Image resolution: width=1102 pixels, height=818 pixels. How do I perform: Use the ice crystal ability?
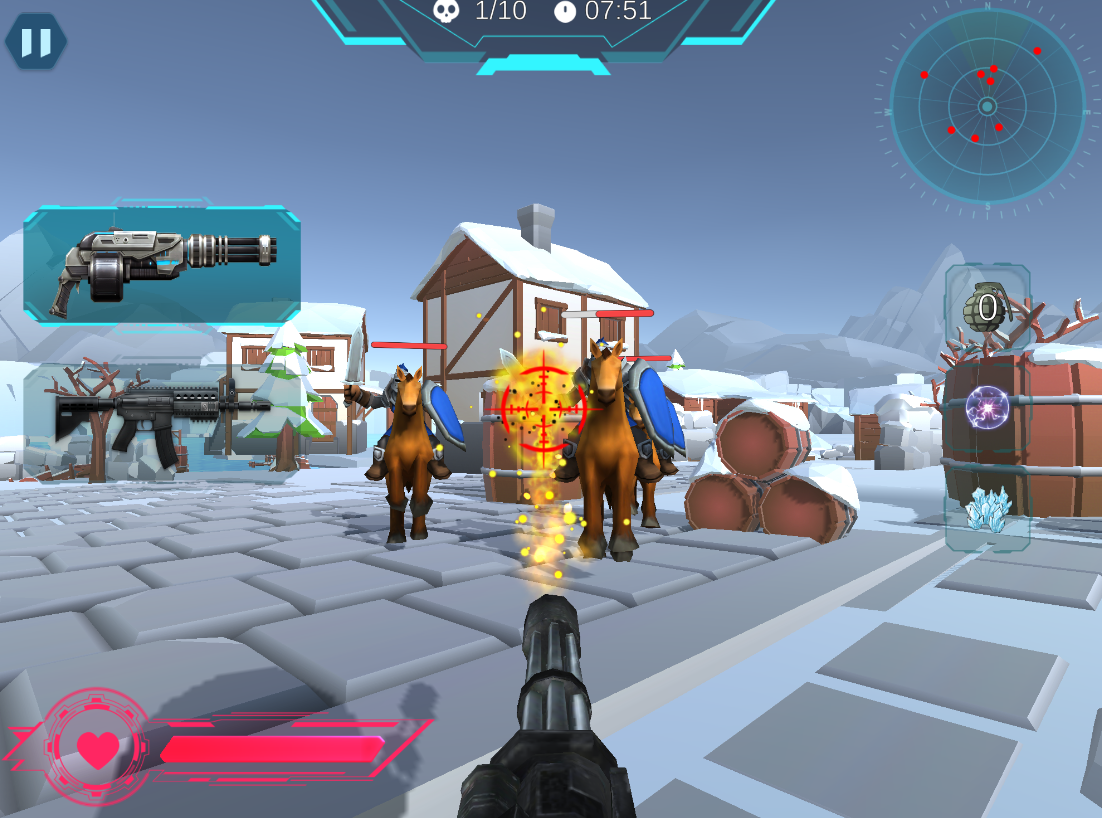987,510
